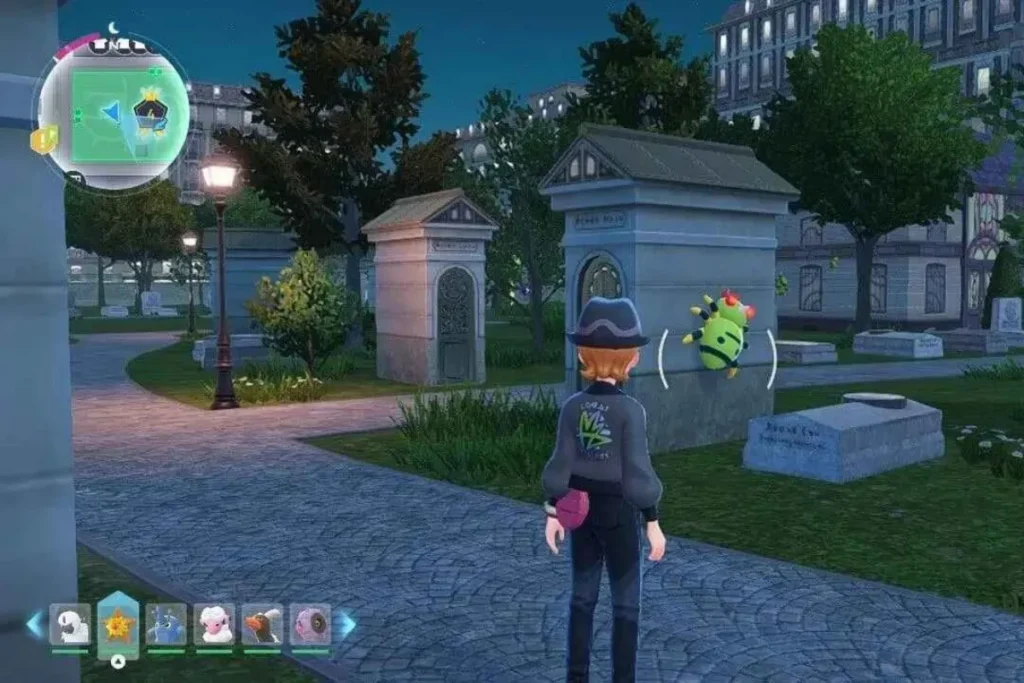Image resolution: width=1024 pixels, height=683 pixels.
Task: Click the alpha Pokémon marker on minimap
Action: point(151,111)
